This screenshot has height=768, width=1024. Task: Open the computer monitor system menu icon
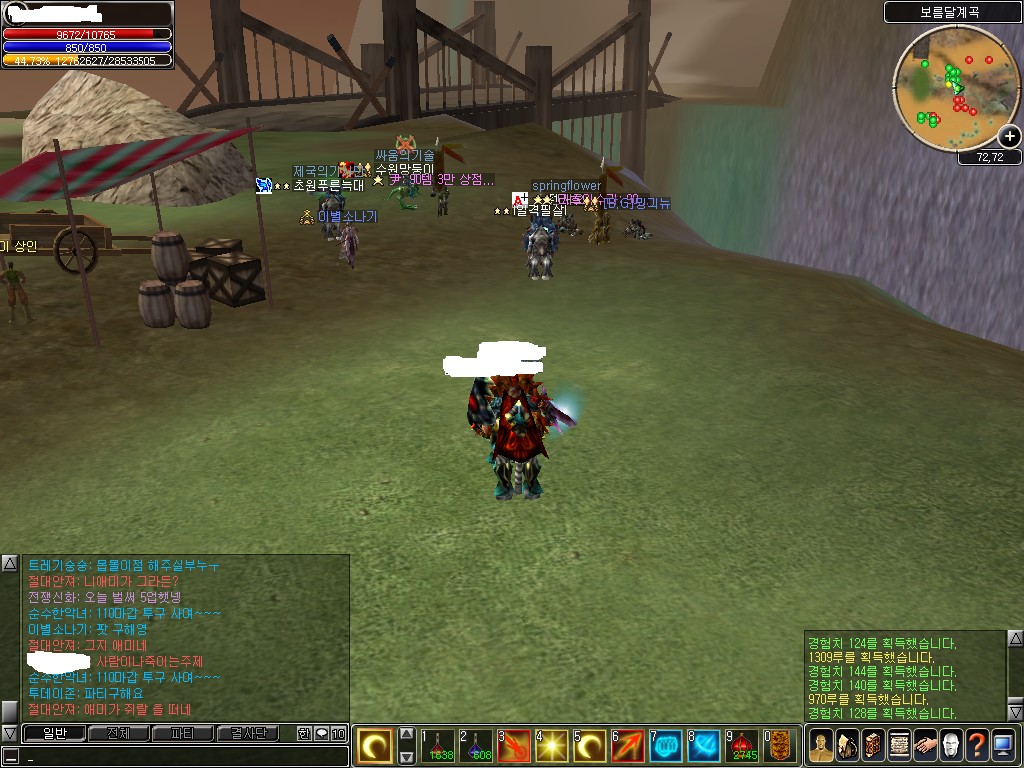(1003, 746)
